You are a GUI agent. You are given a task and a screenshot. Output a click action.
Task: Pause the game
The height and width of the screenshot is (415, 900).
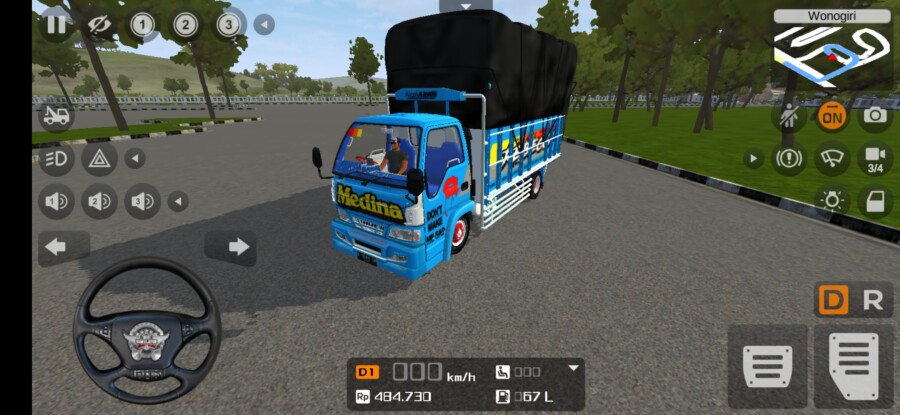(56, 24)
